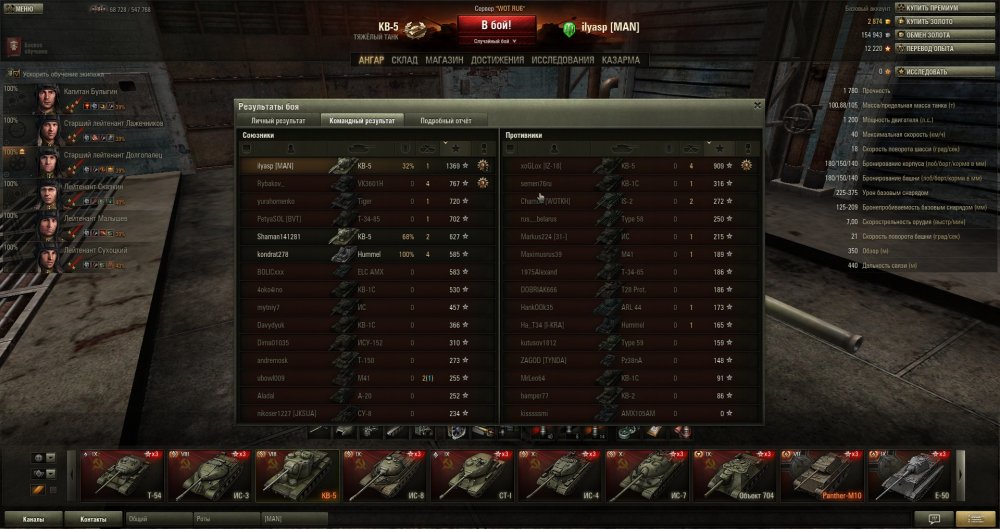Switch to the СКЛАД section
The width and height of the screenshot is (1000, 529).
tap(404, 60)
